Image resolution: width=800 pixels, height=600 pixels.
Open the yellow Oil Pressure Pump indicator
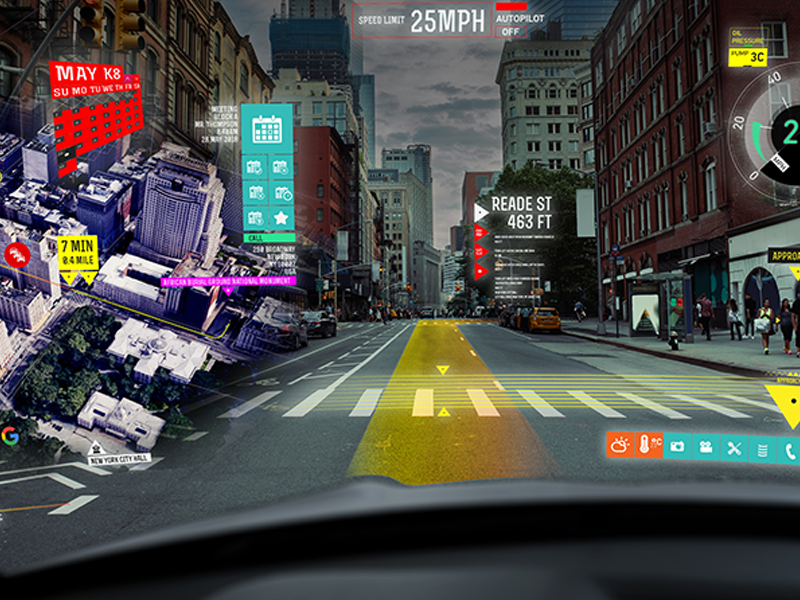pos(747,56)
